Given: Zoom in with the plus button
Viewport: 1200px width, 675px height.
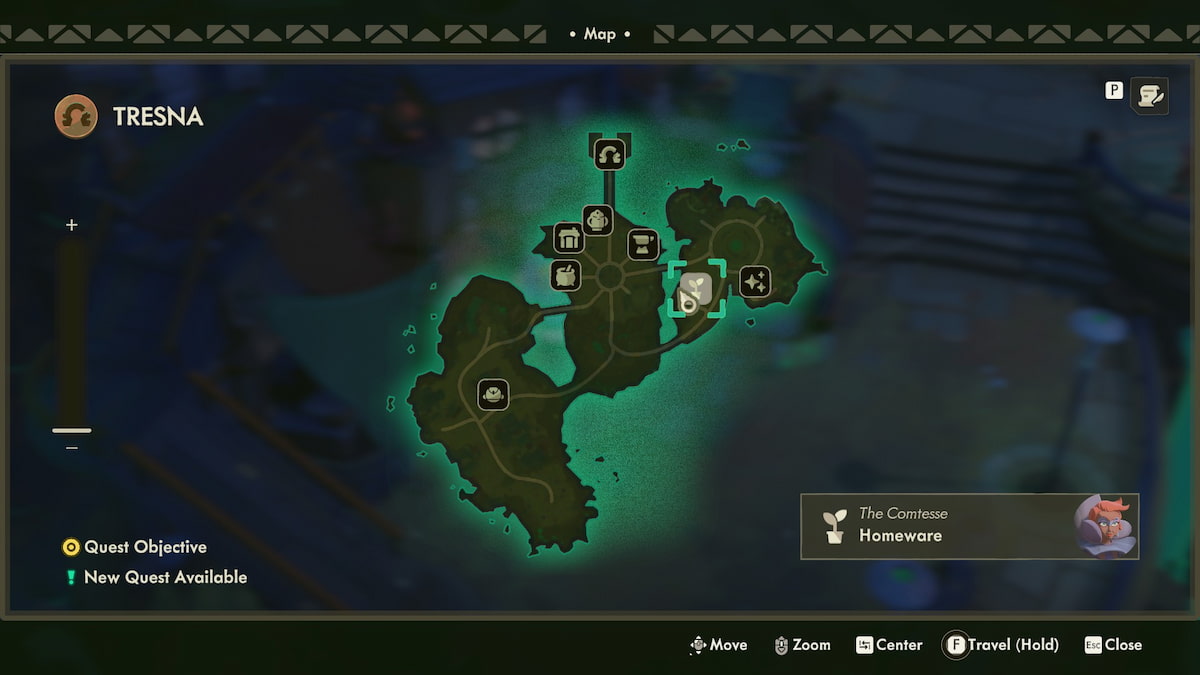Looking at the screenshot, I should 71,225.
